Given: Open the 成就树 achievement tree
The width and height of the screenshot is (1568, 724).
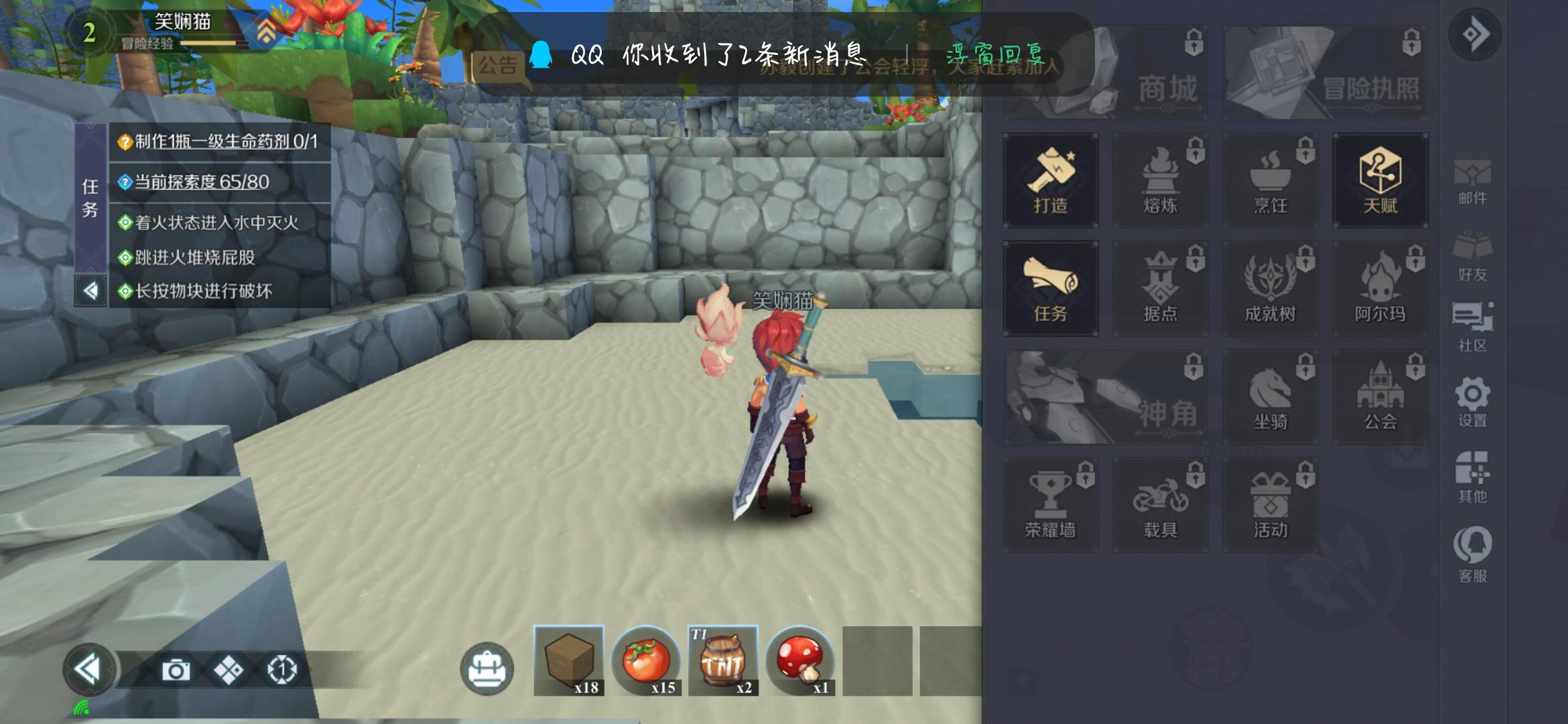Looking at the screenshot, I should click(1270, 288).
